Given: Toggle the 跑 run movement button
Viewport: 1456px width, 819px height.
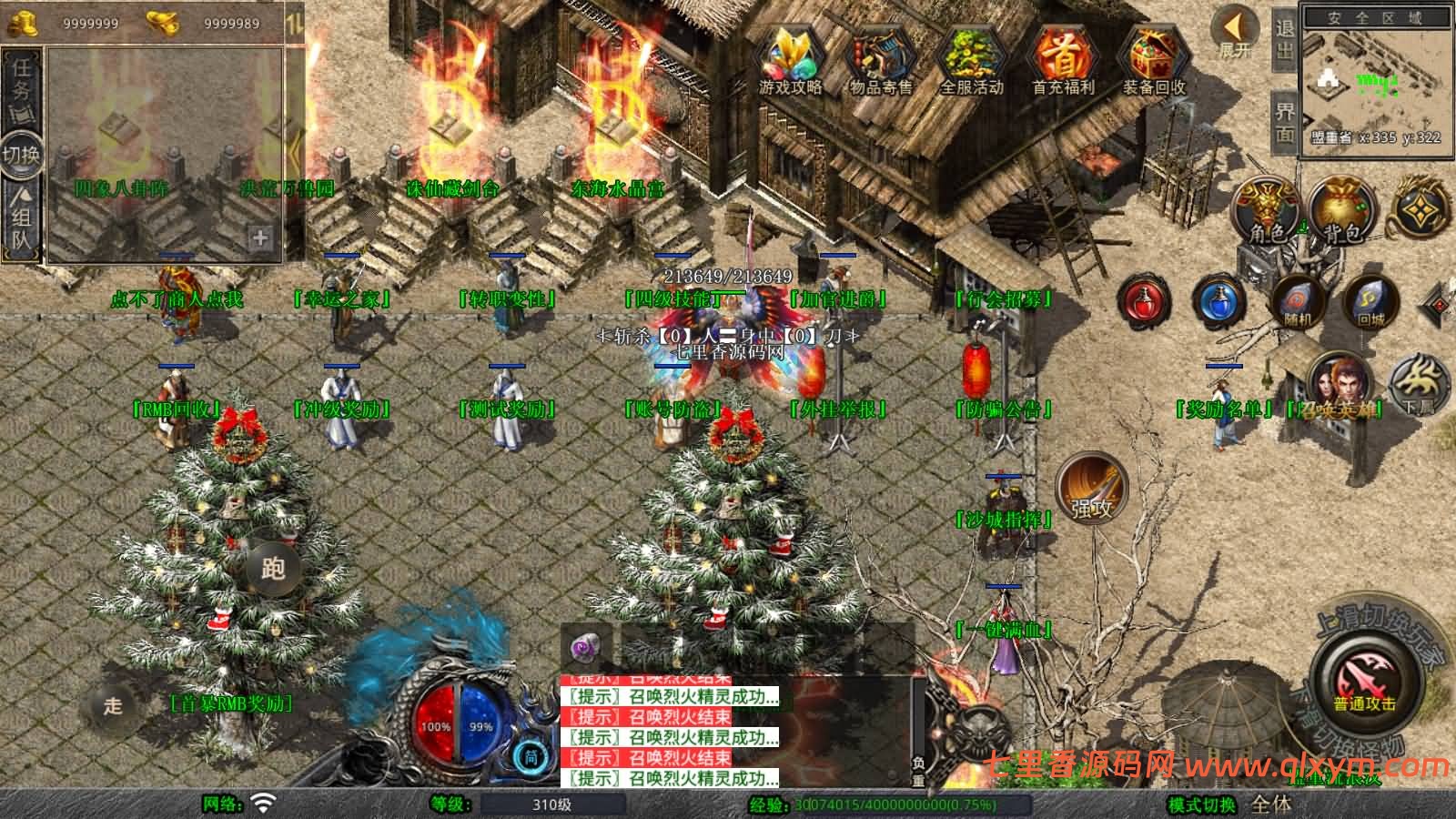Looking at the screenshot, I should tap(272, 568).
